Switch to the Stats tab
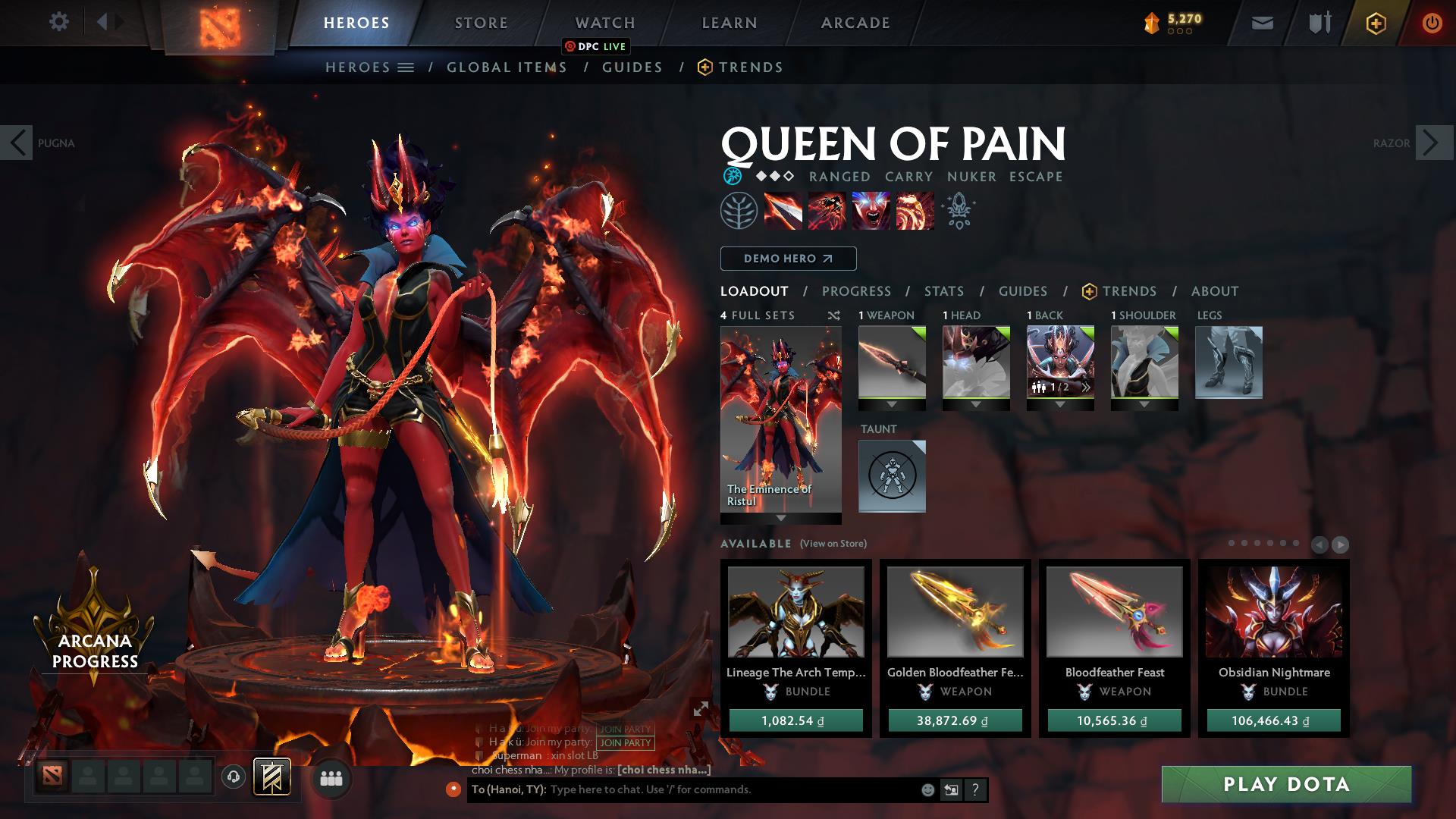1456x819 pixels. click(x=943, y=290)
